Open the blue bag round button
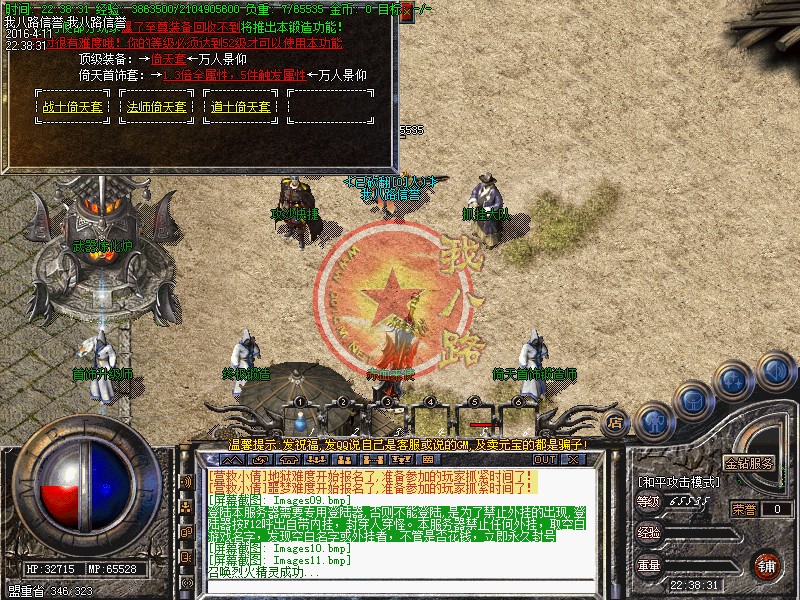 pyautogui.click(x=693, y=400)
